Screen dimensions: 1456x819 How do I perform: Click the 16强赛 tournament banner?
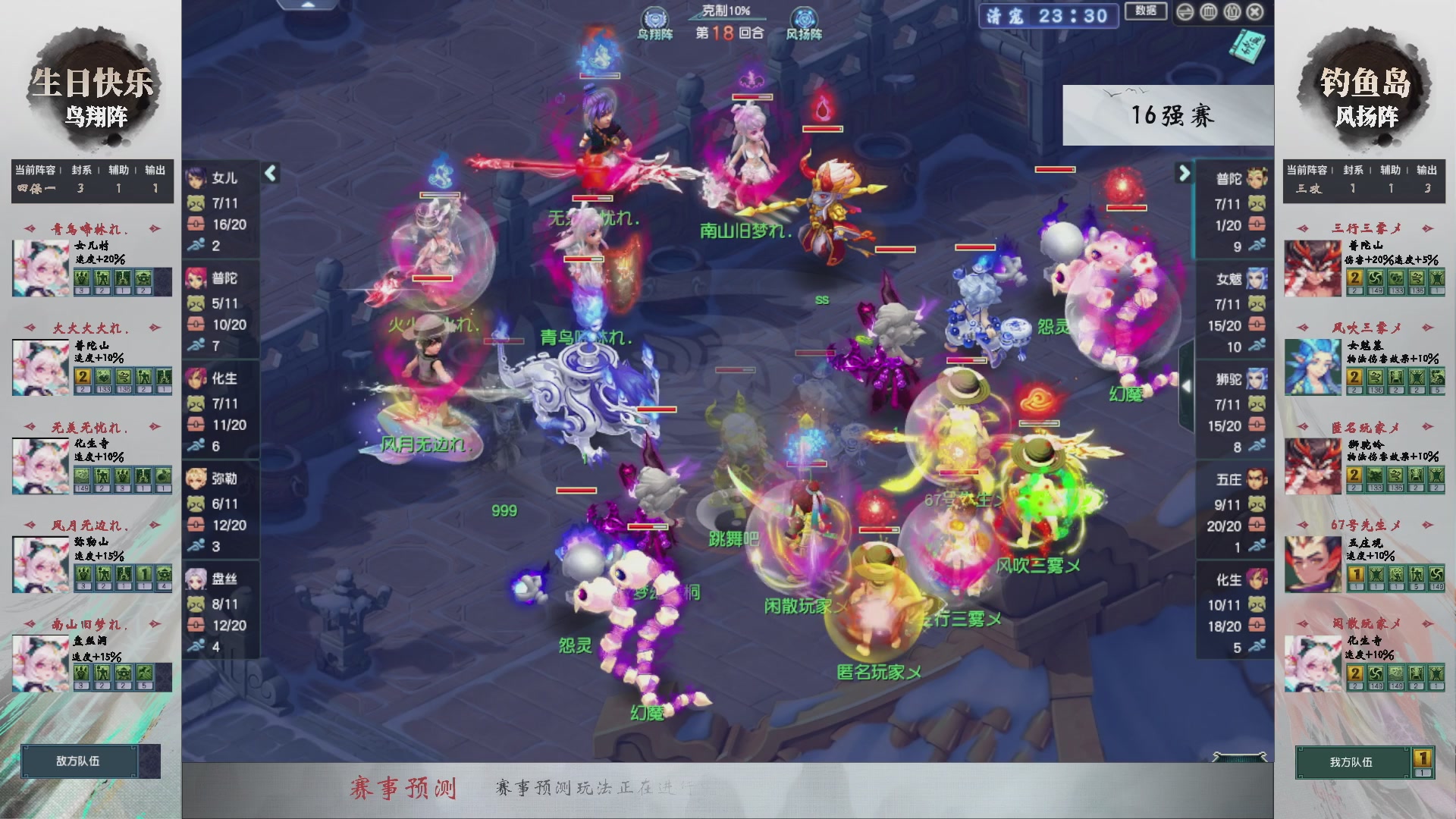click(x=1174, y=115)
